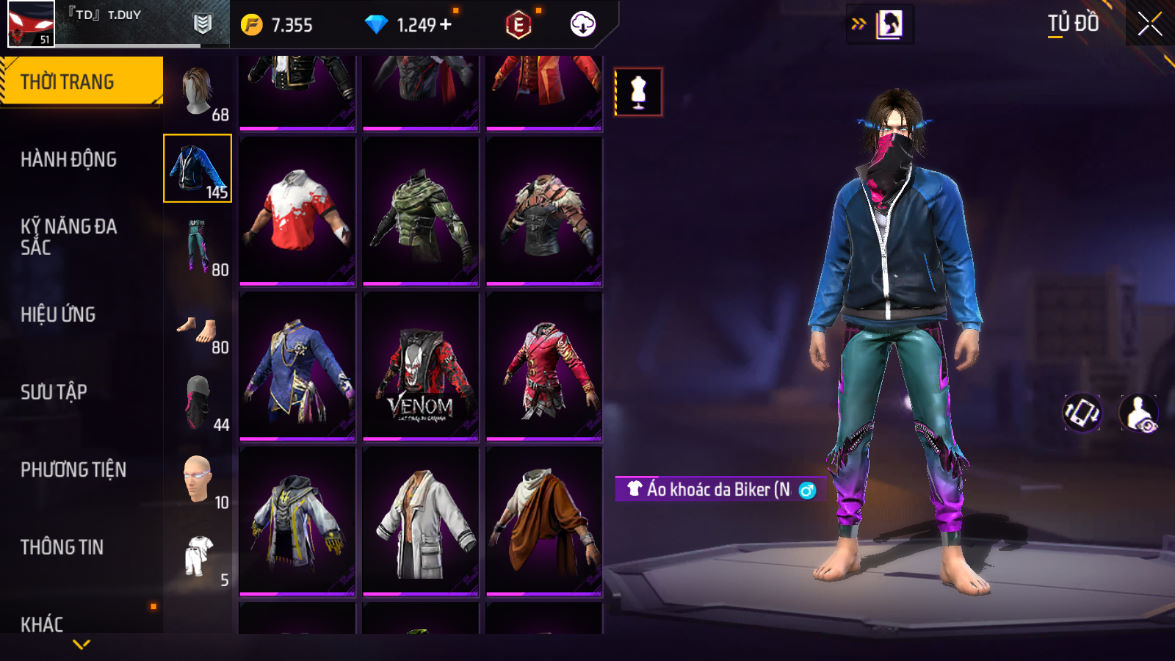Image resolution: width=1175 pixels, height=661 pixels.
Task: Choose the hair subcategory icon
Action: [x=197, y=92]
